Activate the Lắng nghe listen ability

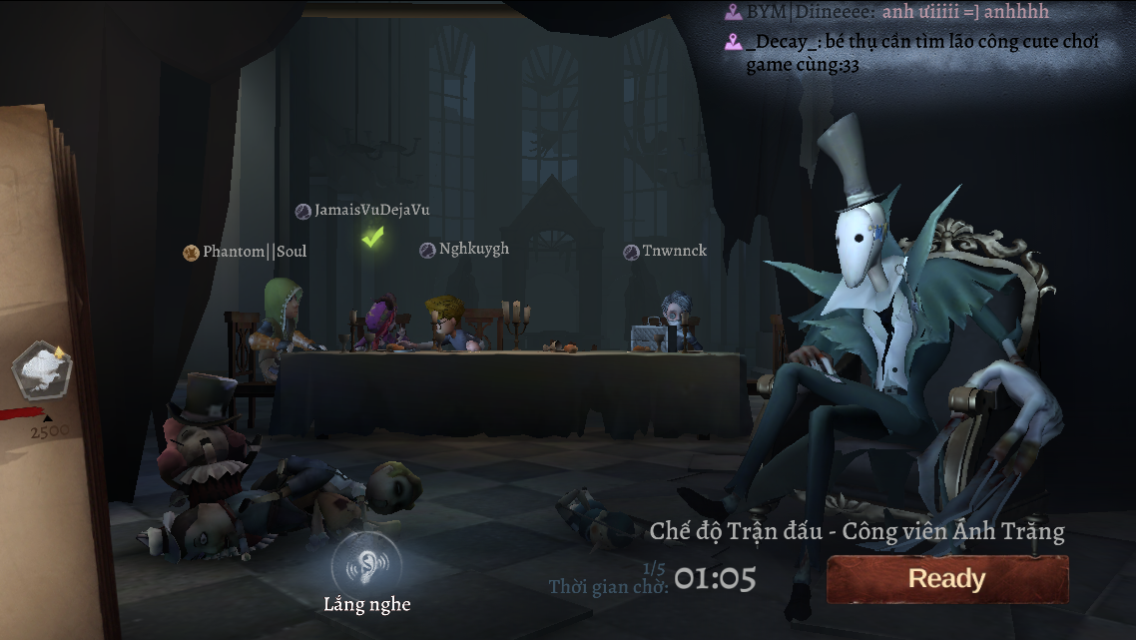(x=366, y=565)
